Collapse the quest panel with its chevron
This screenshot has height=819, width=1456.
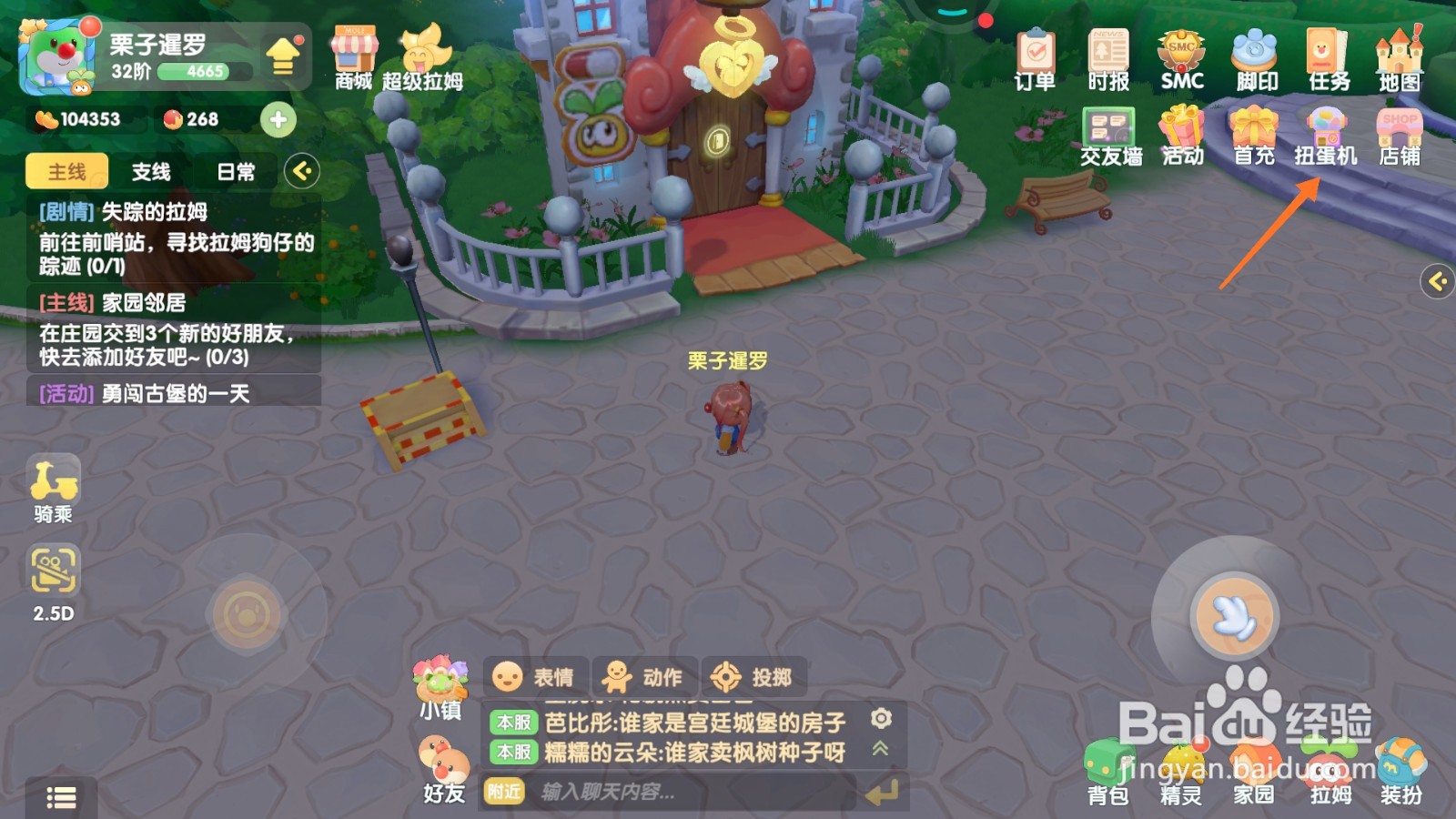pos(303,171)
